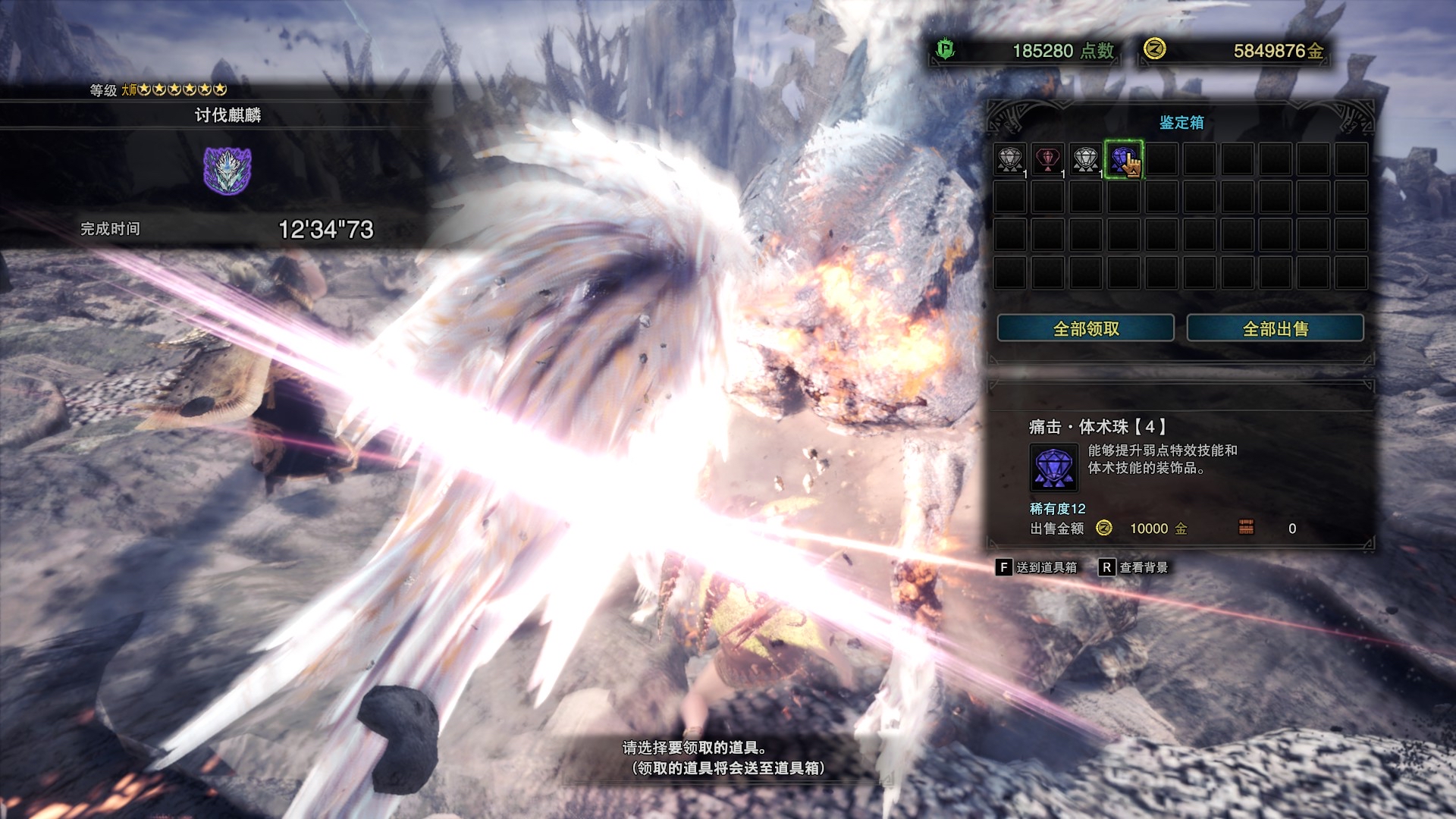Select the blue 痛击·体术珠 jewel slot
This screenshot has height=819, width=1456.
pyautogui.click(x=1122, y=159)
